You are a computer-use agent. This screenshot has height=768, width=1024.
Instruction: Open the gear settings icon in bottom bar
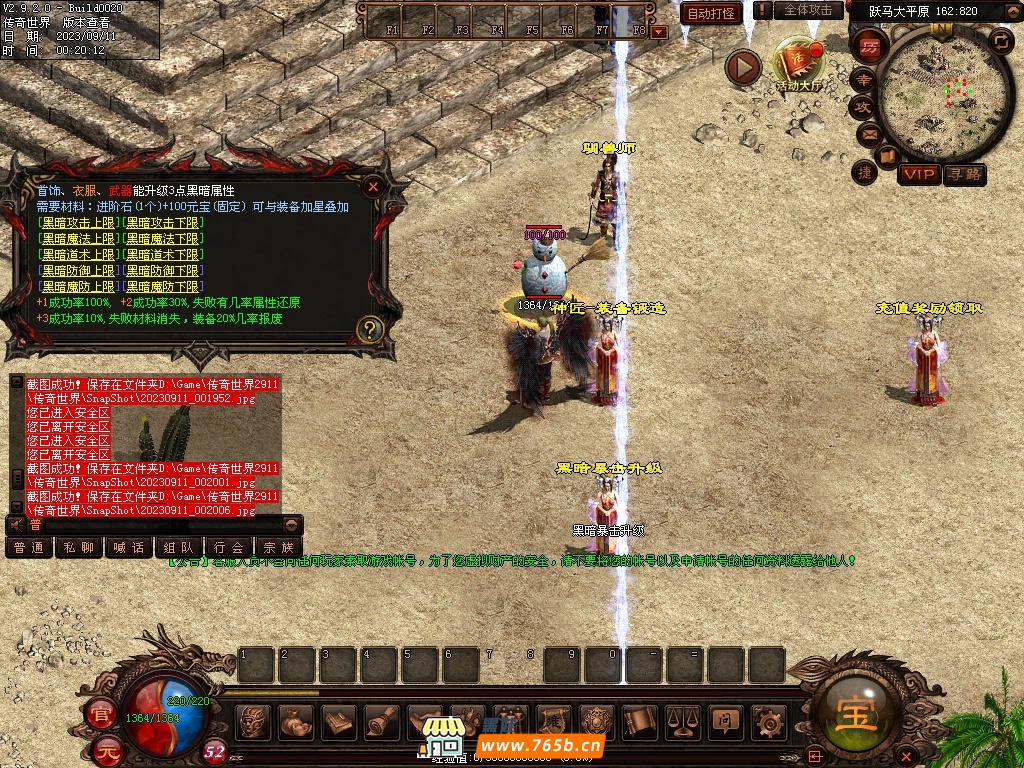767,720
